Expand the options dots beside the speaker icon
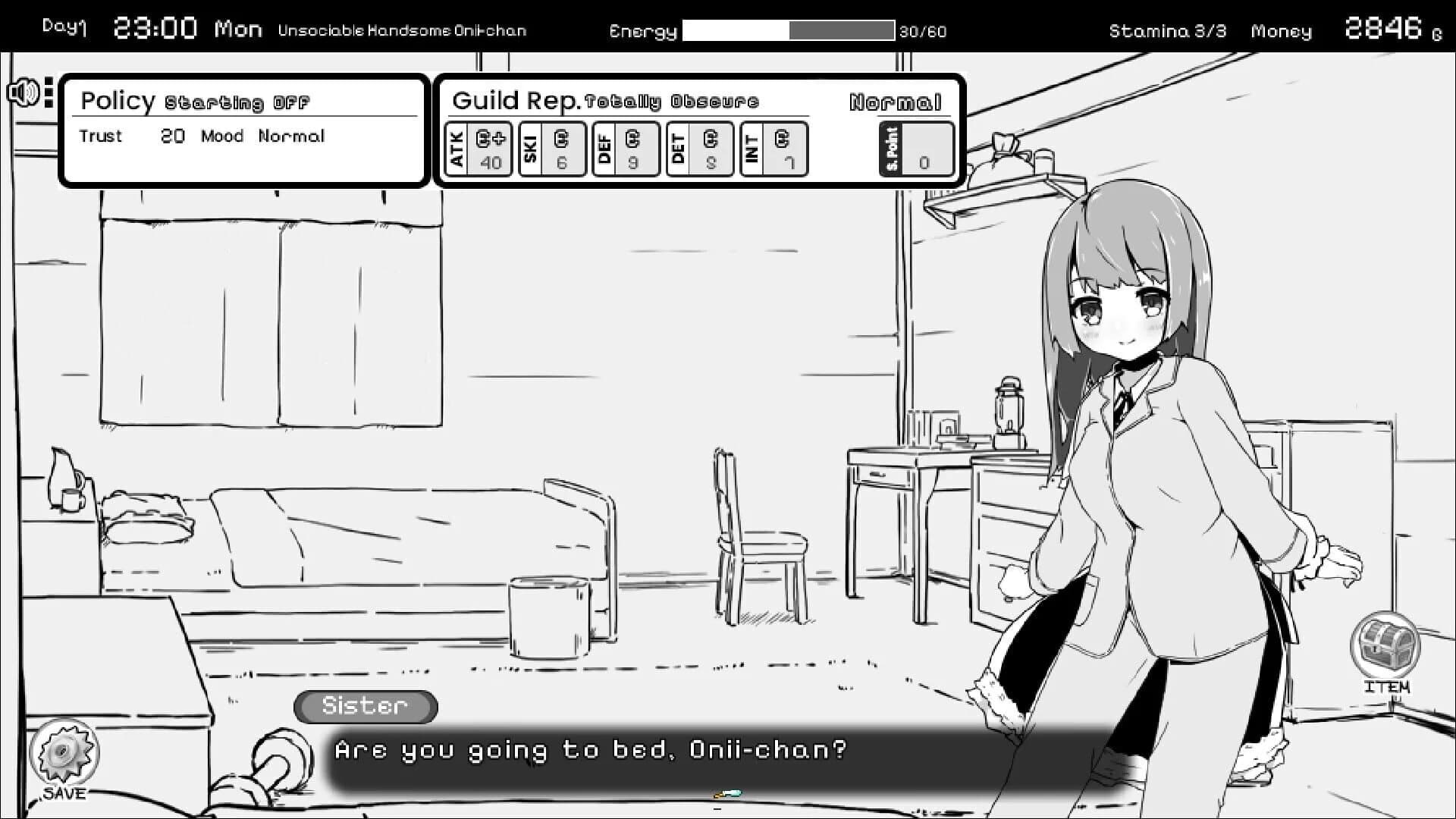 click(47, 91)
